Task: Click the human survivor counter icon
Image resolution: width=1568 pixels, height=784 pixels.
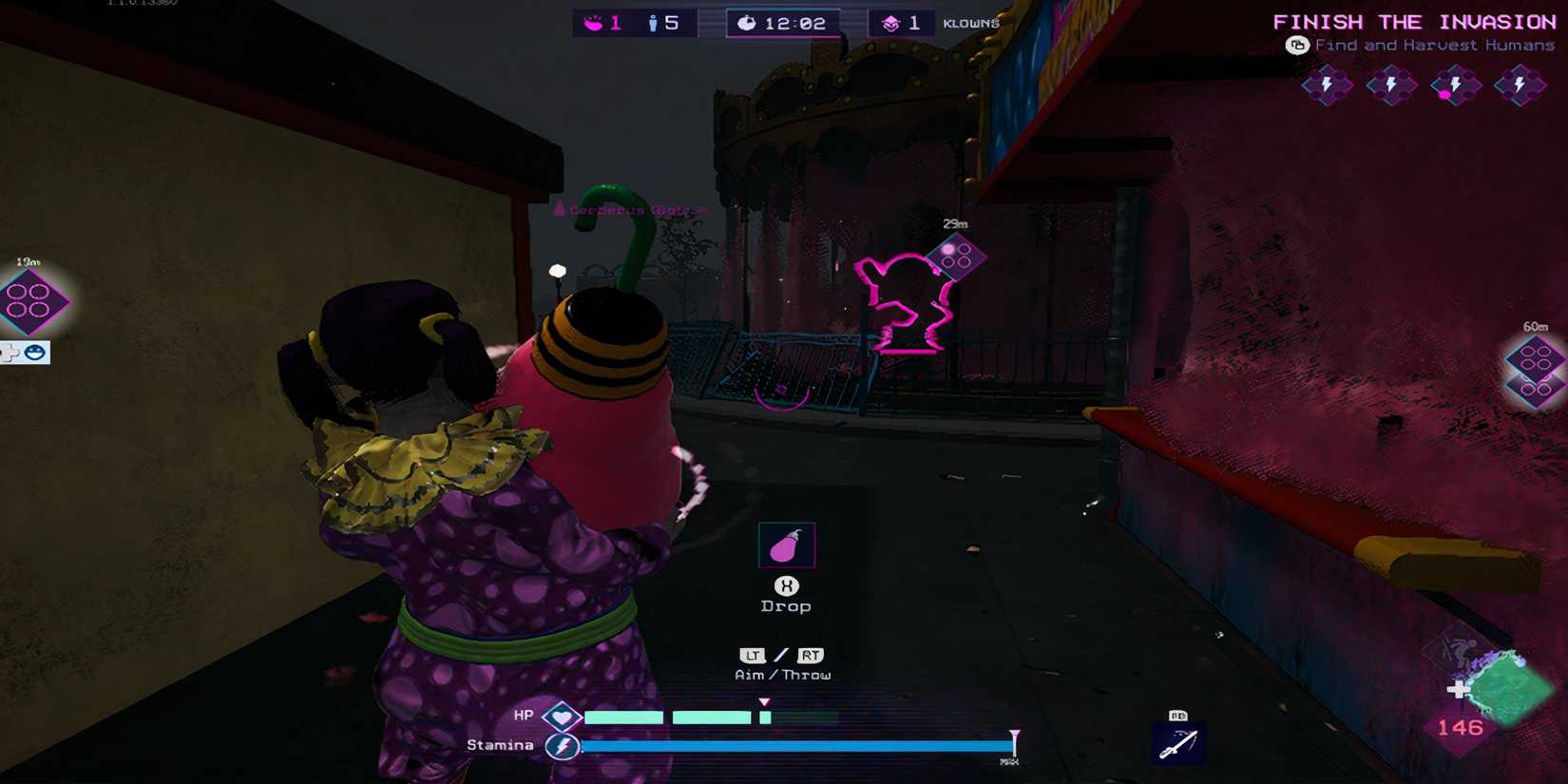Action: (653, 21)
